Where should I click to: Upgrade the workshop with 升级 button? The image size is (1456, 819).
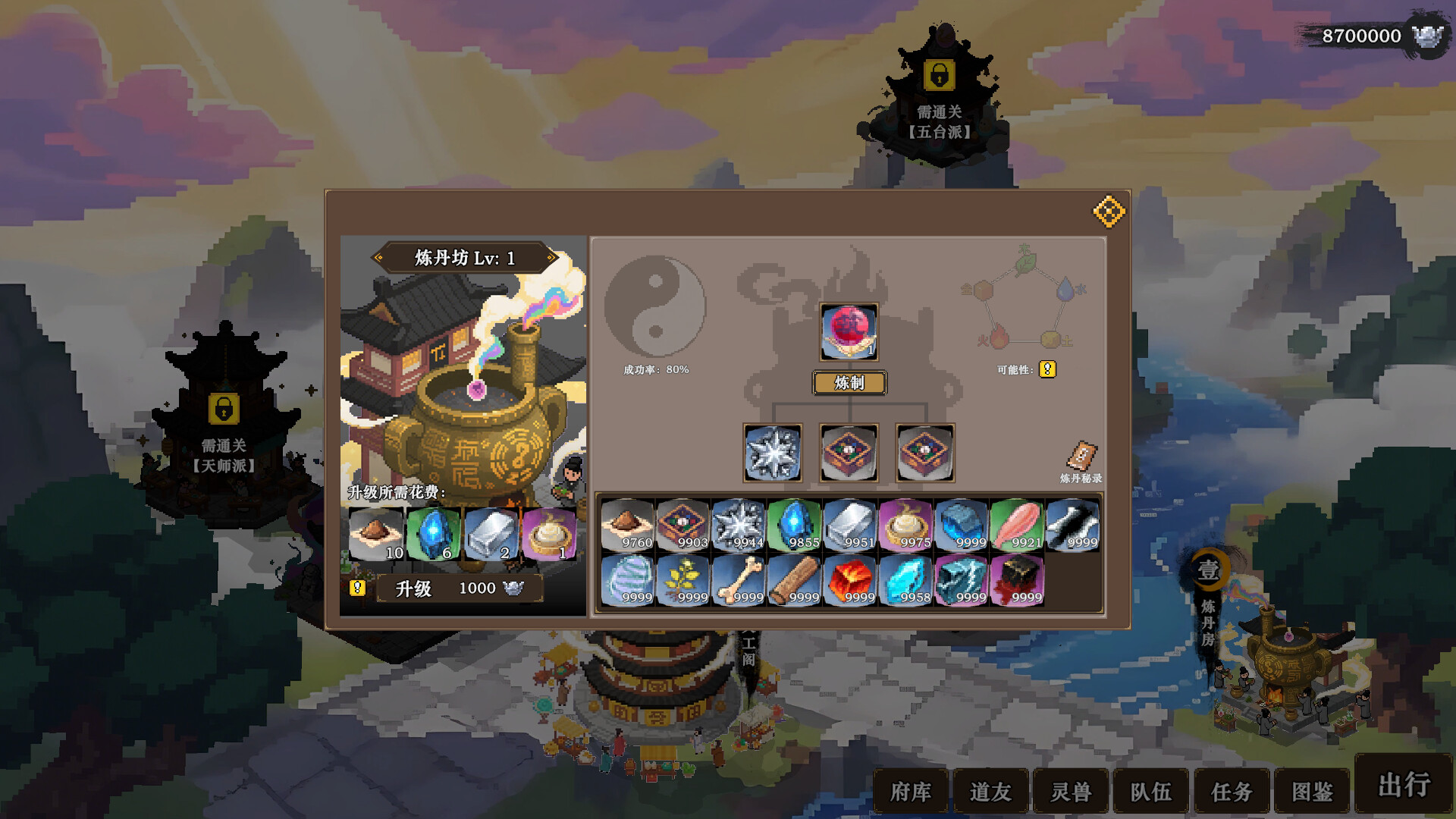click(x=459, y=588)
